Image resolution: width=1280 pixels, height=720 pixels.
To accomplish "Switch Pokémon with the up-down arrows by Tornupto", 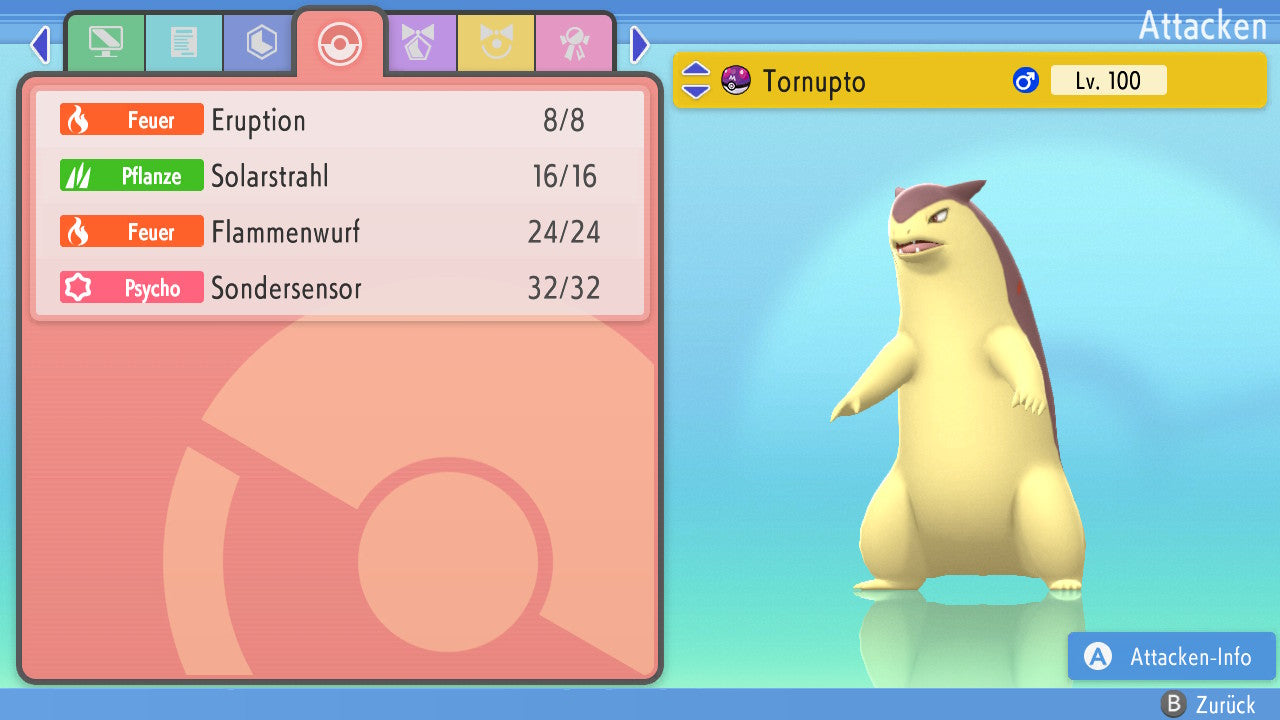I will 696,80.
